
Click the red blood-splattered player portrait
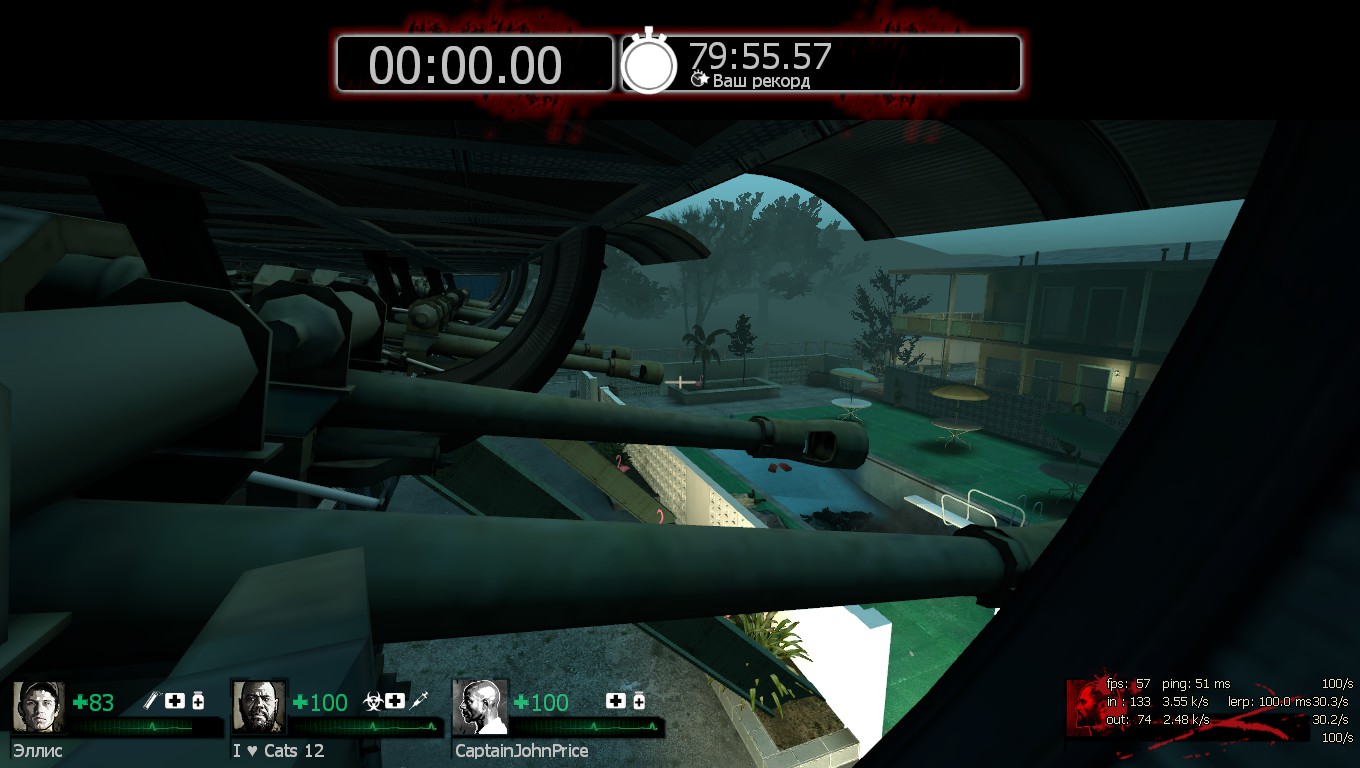1086,705
